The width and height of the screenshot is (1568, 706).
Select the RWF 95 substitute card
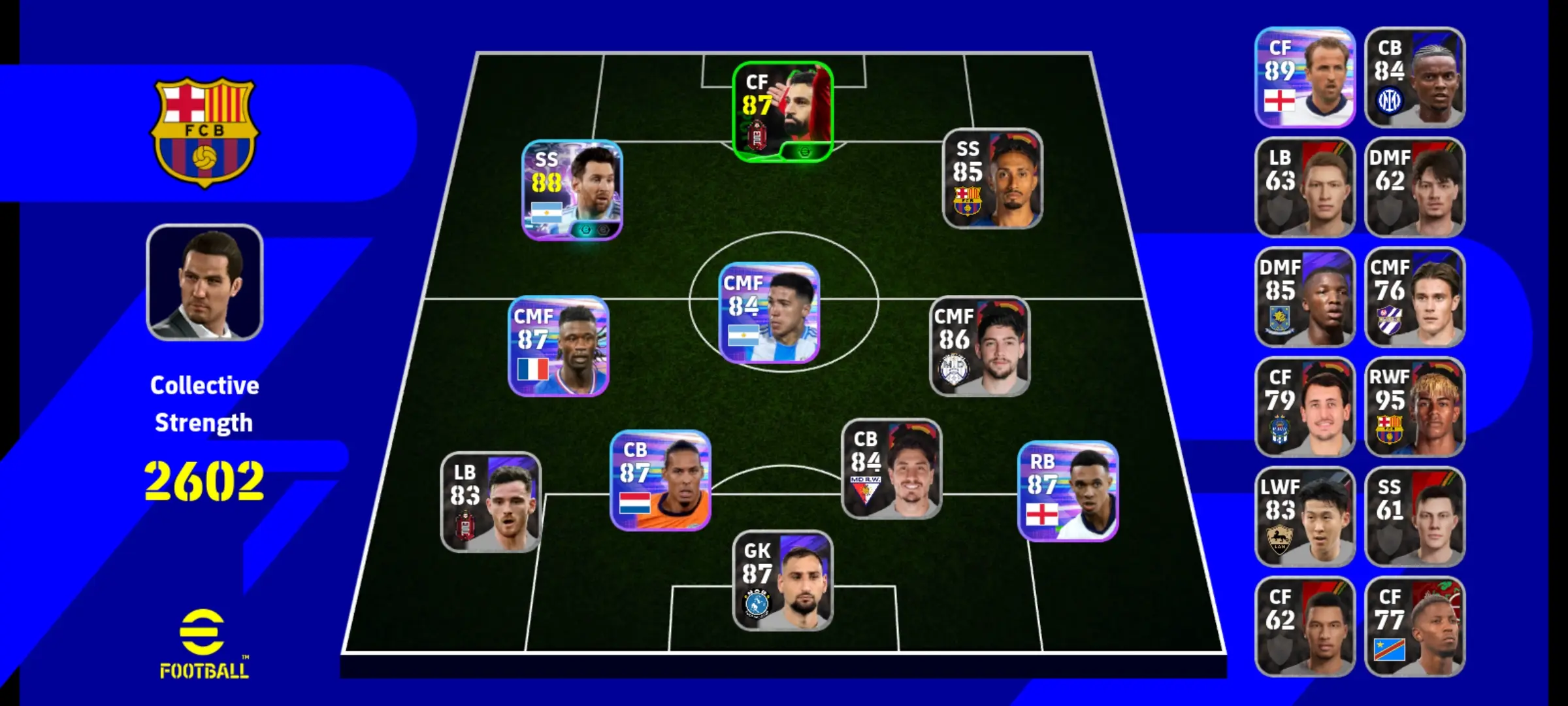point(1414,407)
